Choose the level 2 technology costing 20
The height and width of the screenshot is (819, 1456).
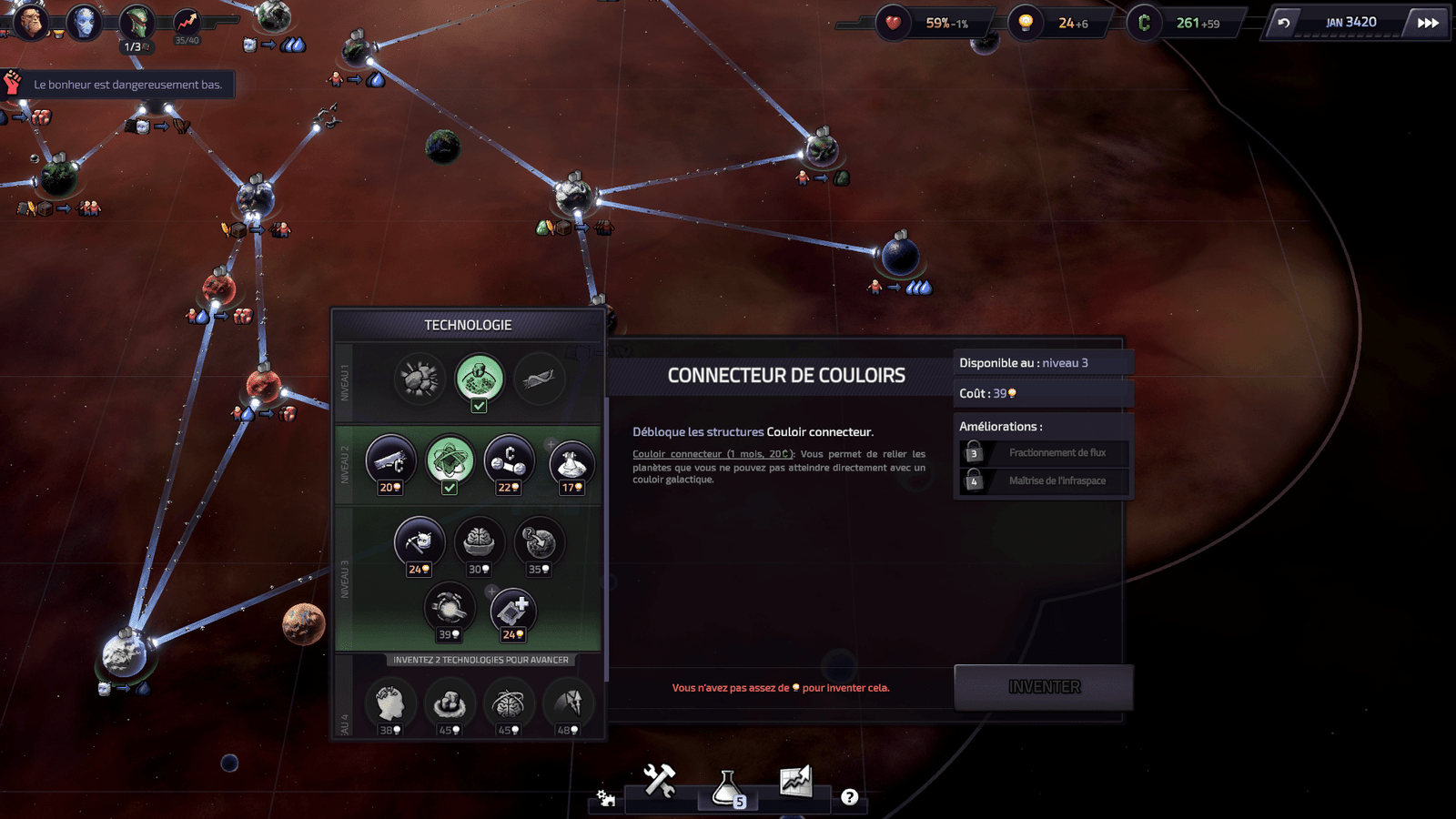click(x=390, y=460)
